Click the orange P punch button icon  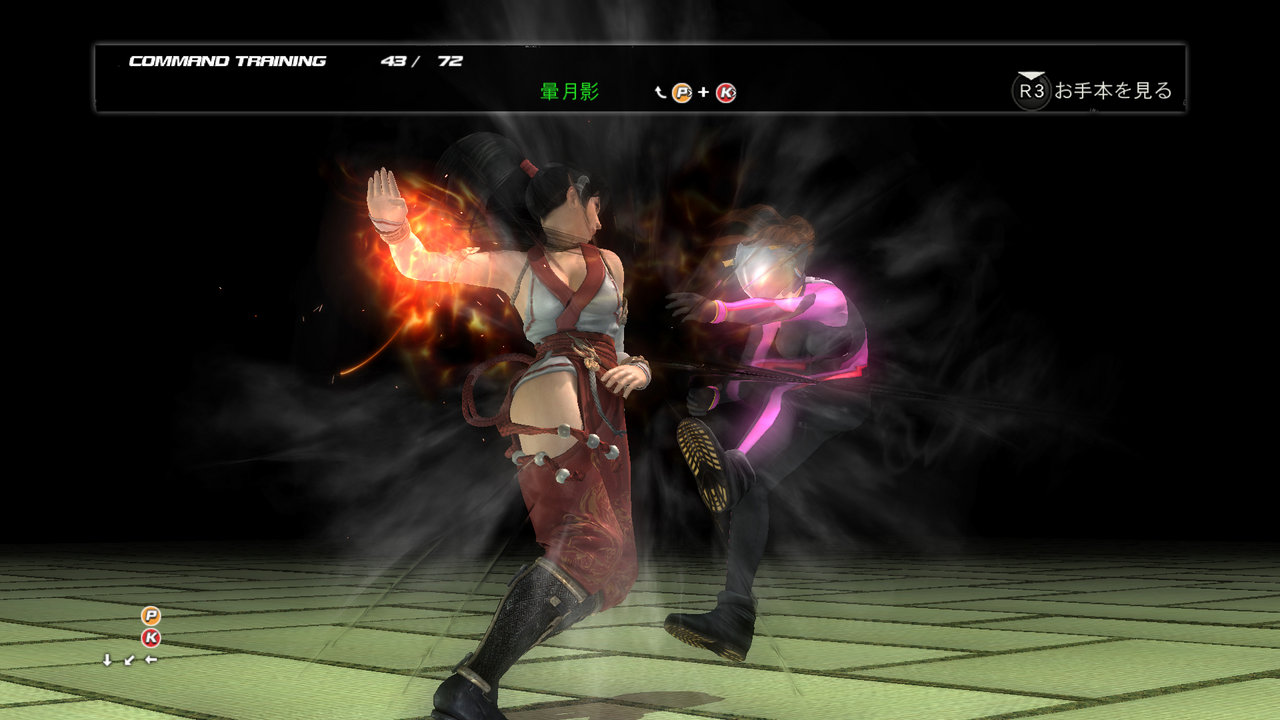point(681,92)
